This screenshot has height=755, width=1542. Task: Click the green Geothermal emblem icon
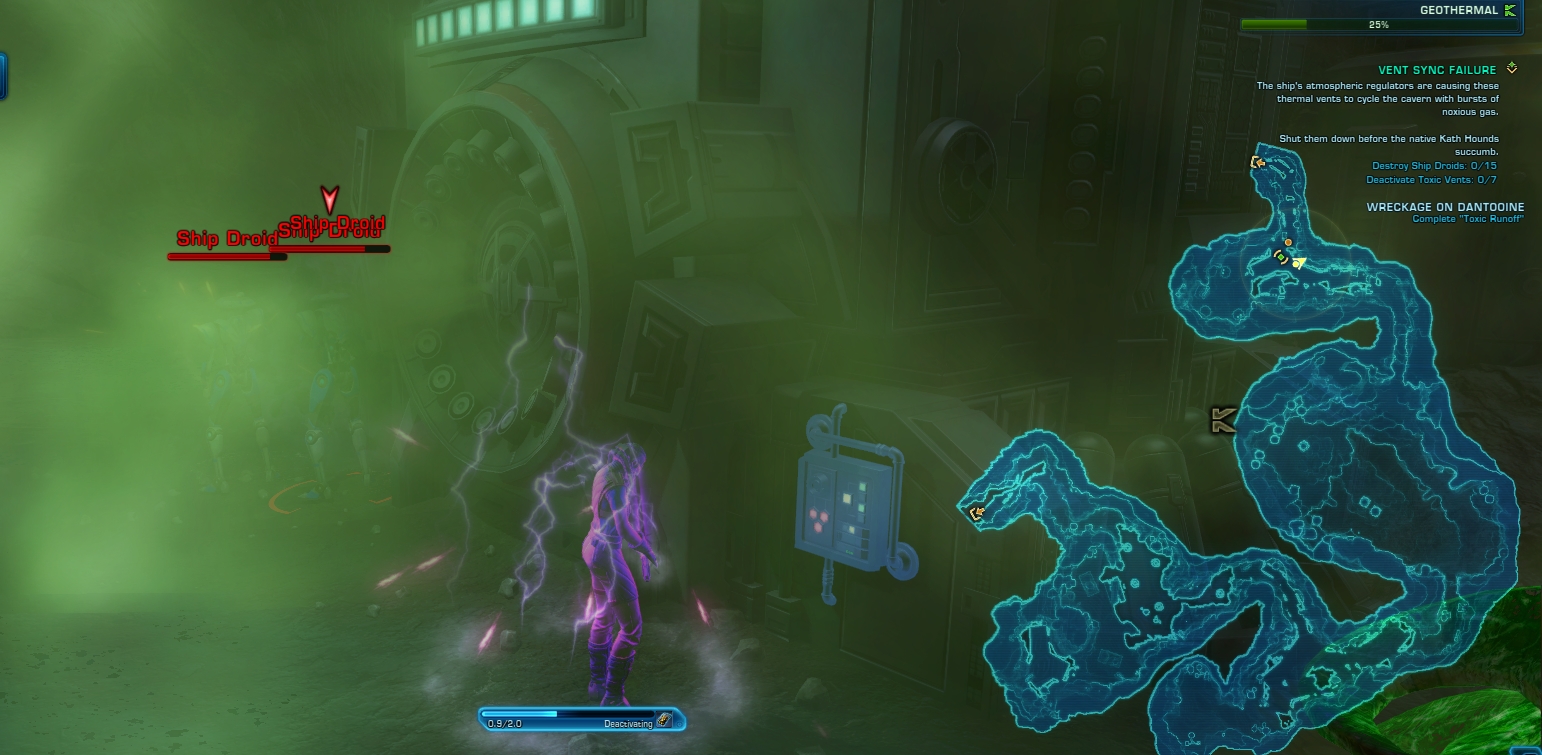tap(1510, 10)
